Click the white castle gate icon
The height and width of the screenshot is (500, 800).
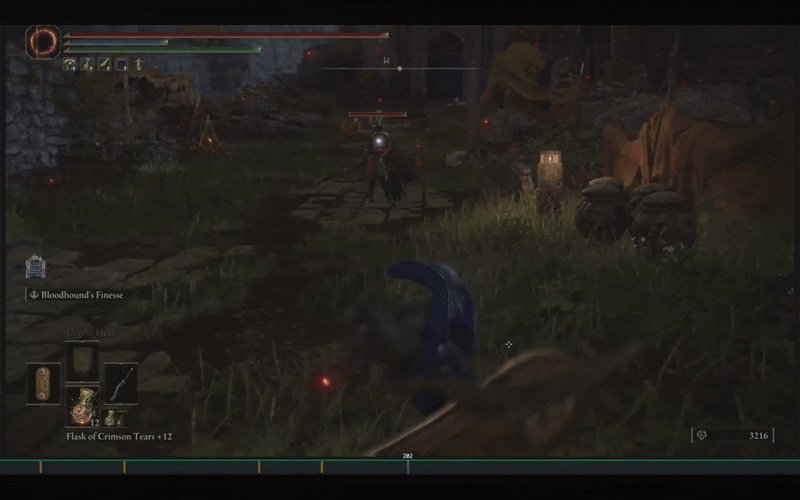[36, 267]
